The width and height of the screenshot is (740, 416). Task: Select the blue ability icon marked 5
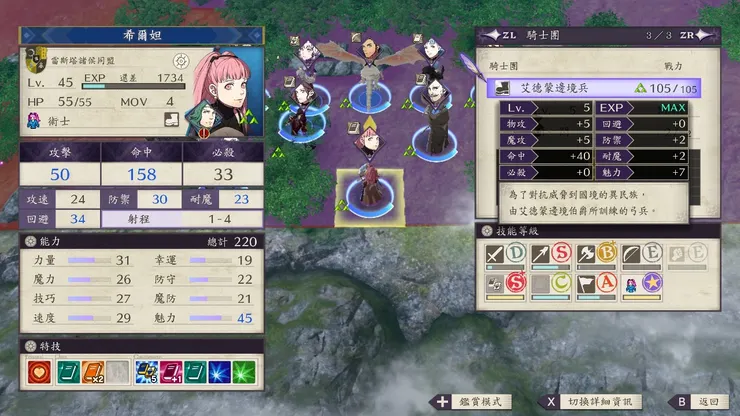(x=147, y=372)
